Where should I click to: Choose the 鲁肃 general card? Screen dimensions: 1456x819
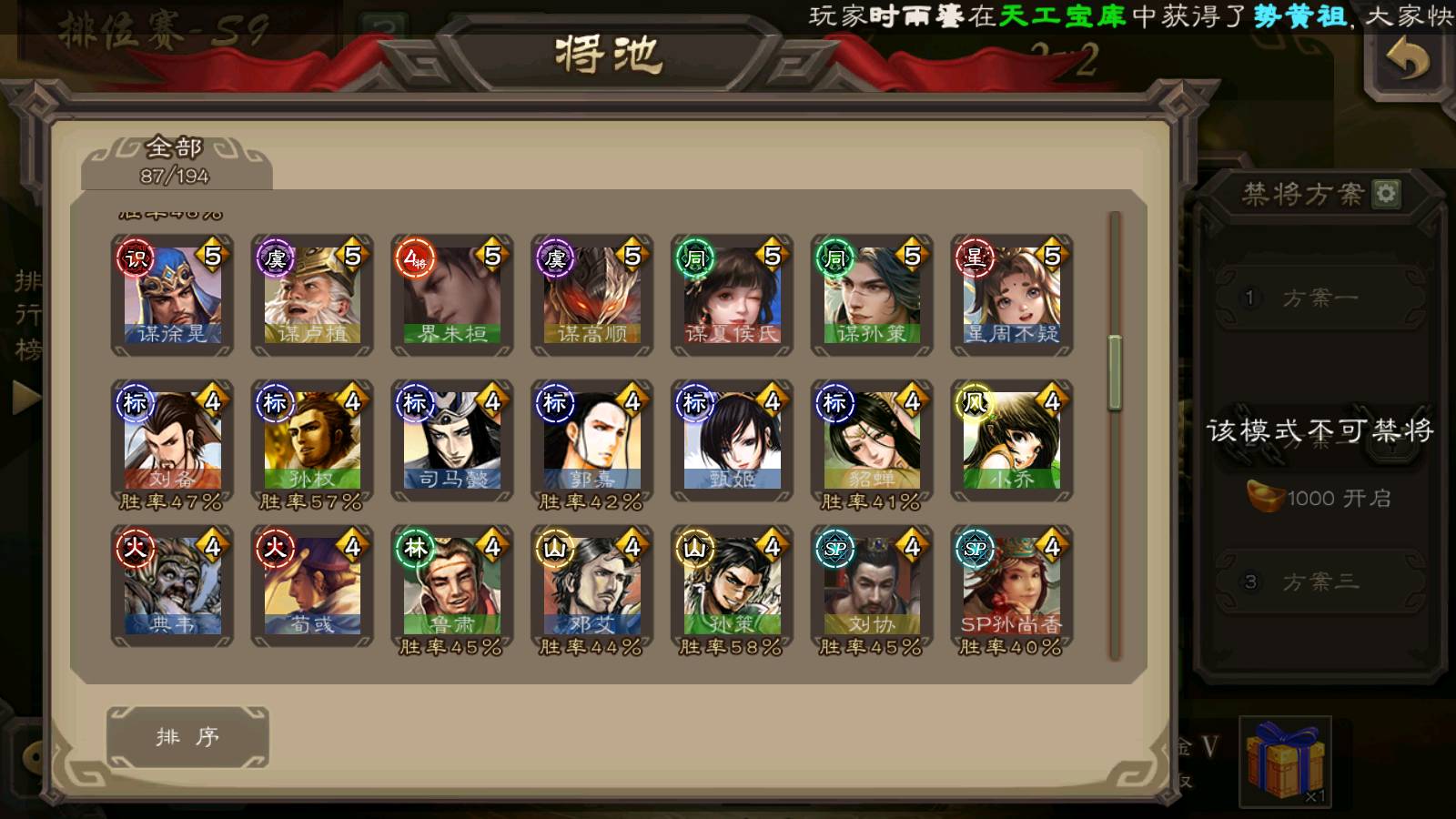pyautogui.click(x=452, y=586)
